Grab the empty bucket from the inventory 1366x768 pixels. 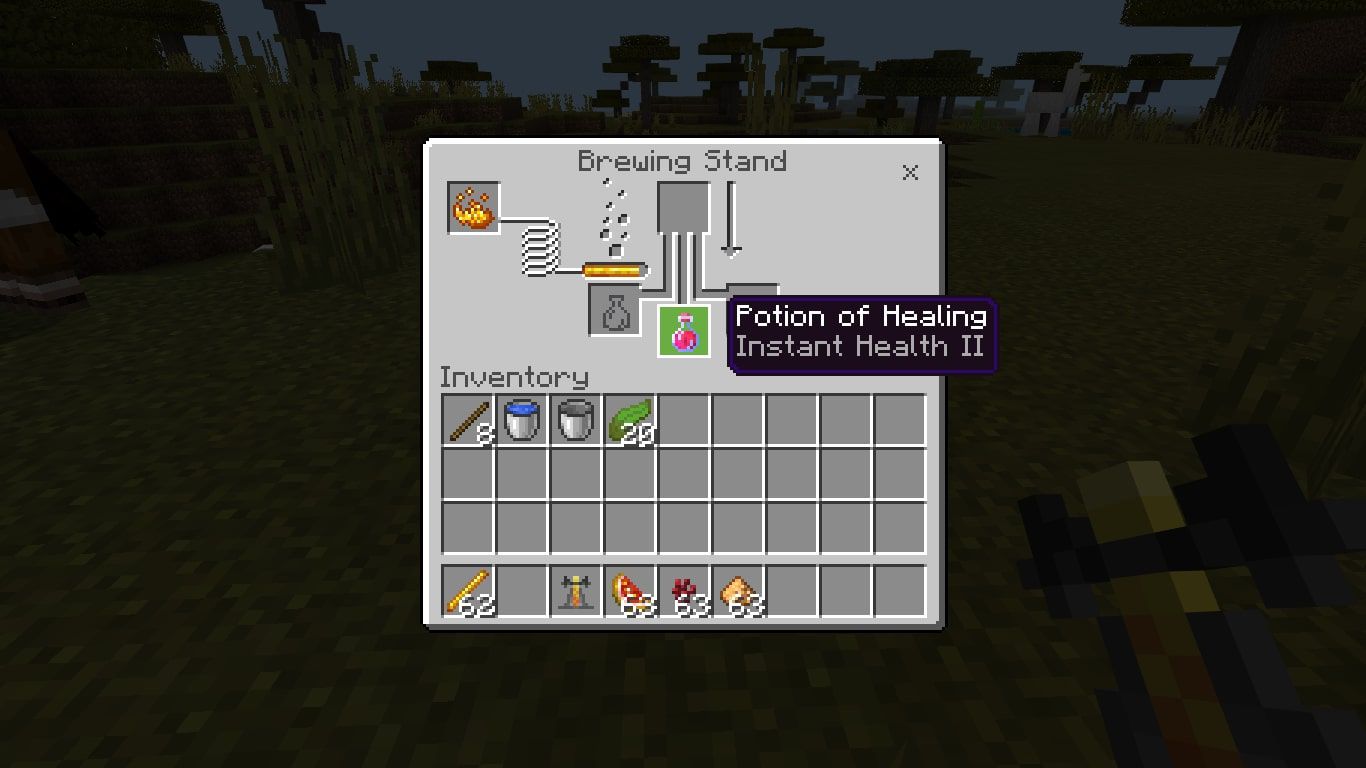tap(576, 420)
